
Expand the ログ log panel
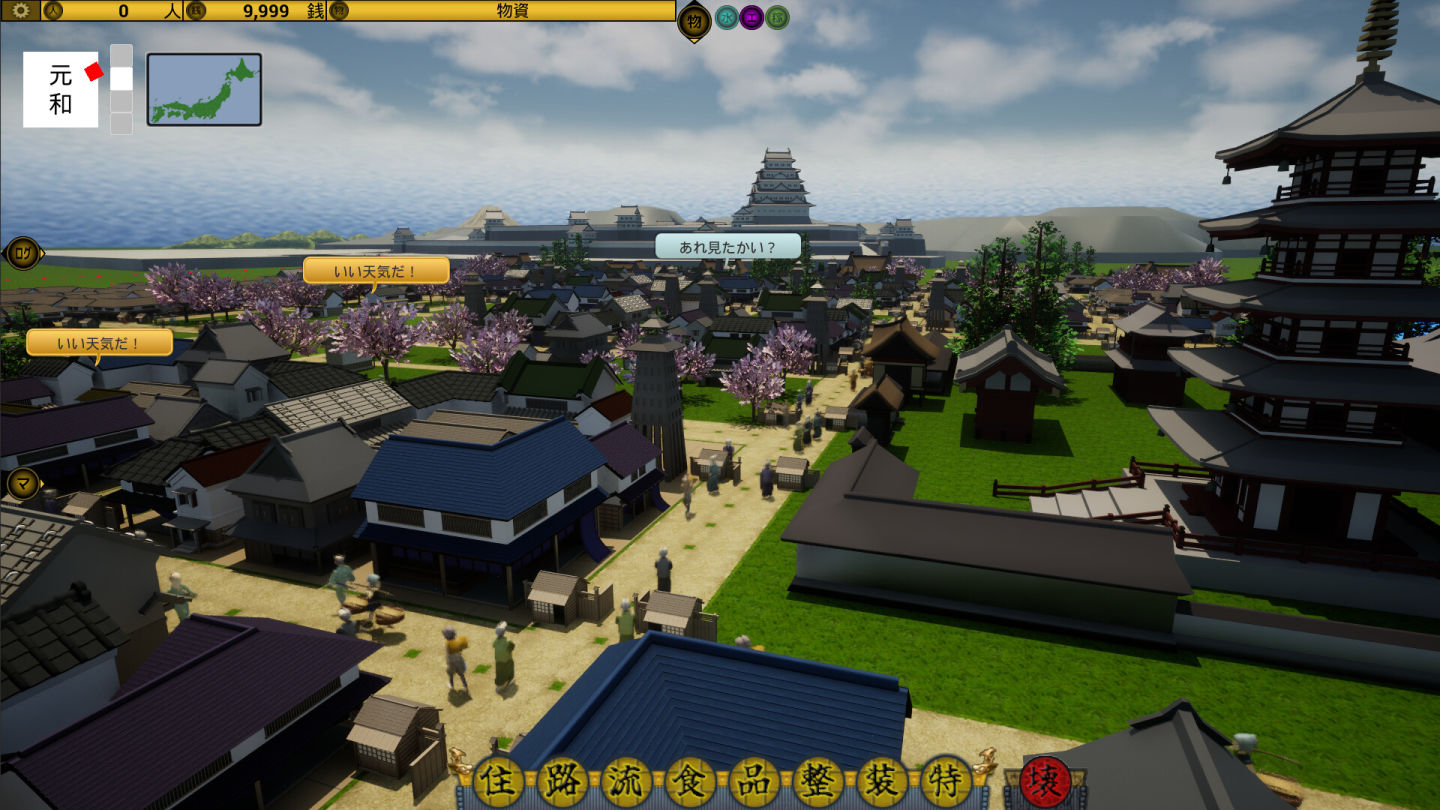click(23, 253)
